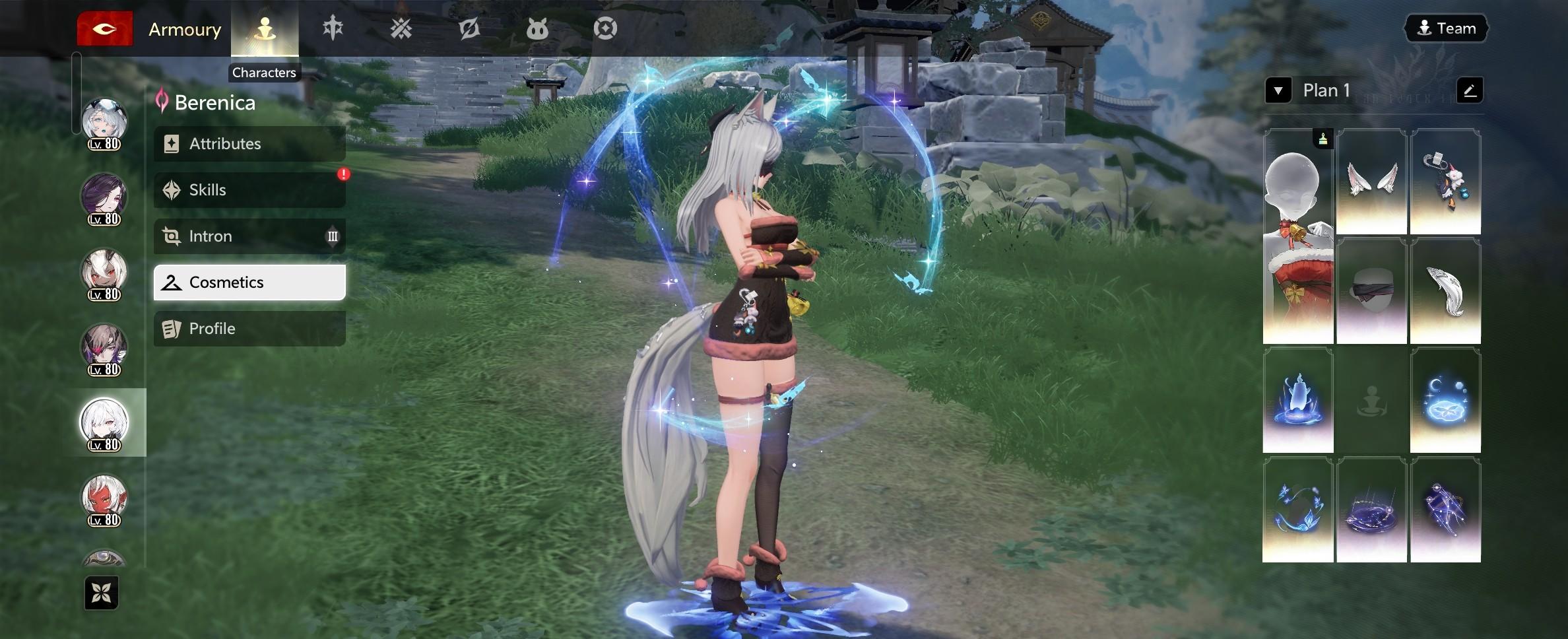Expand the Plan 1 dropdown arrow

coord(1278,90)
